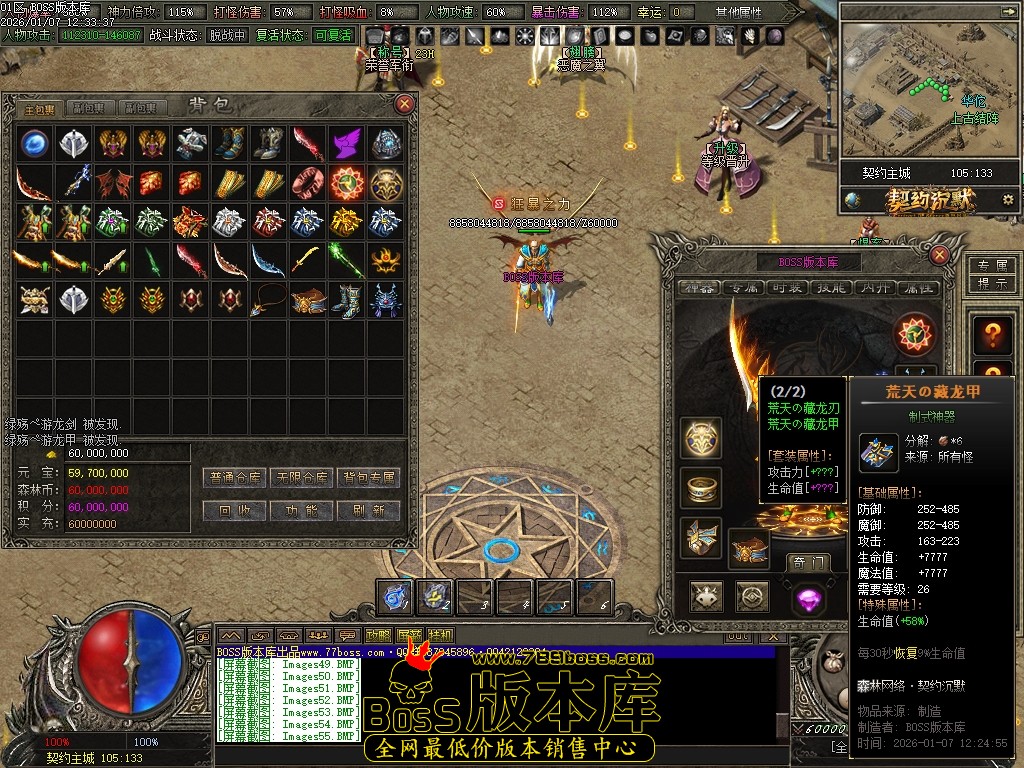The height and width of the screenshot is (768, 1024).
Task: Click the 回收 recycle button
Action: coord(233,510)
